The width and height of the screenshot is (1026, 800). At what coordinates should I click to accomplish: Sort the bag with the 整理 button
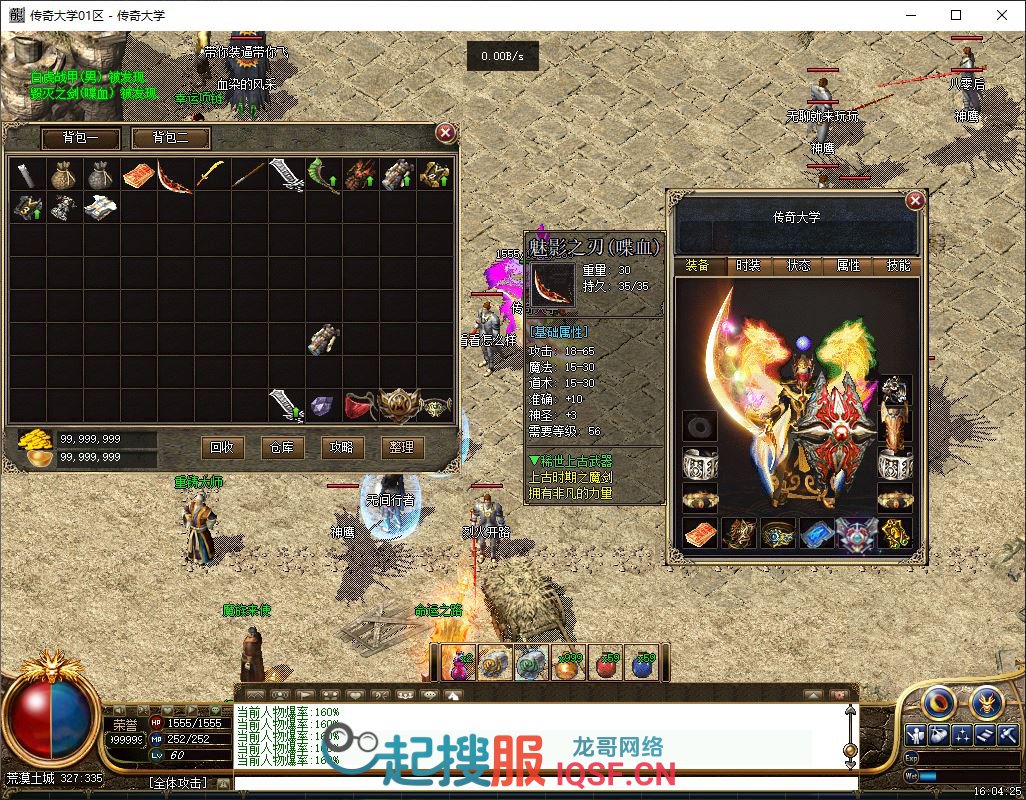(x=401, y=447)
